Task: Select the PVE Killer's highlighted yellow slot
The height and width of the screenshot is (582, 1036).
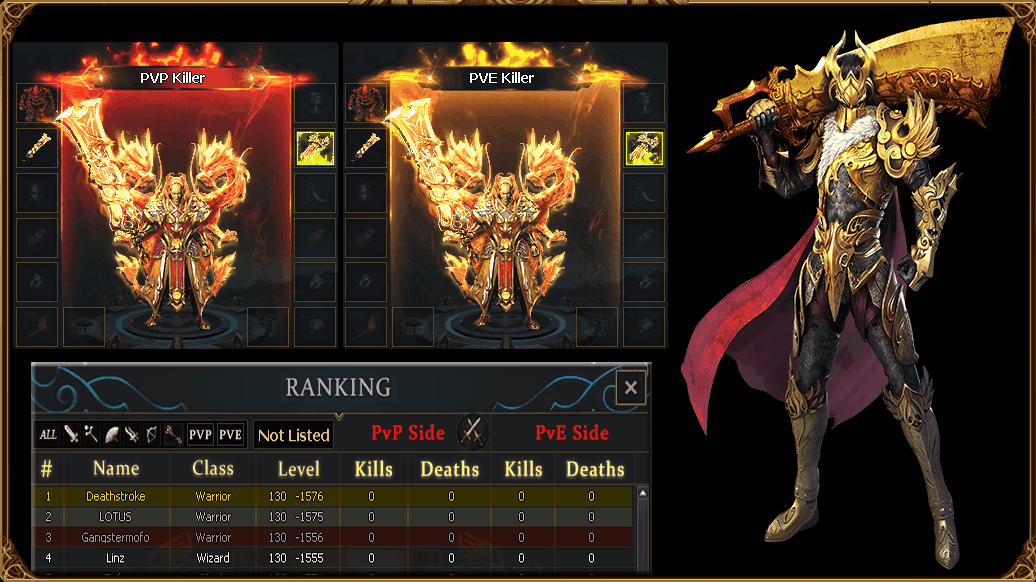Action: [644, 147]
